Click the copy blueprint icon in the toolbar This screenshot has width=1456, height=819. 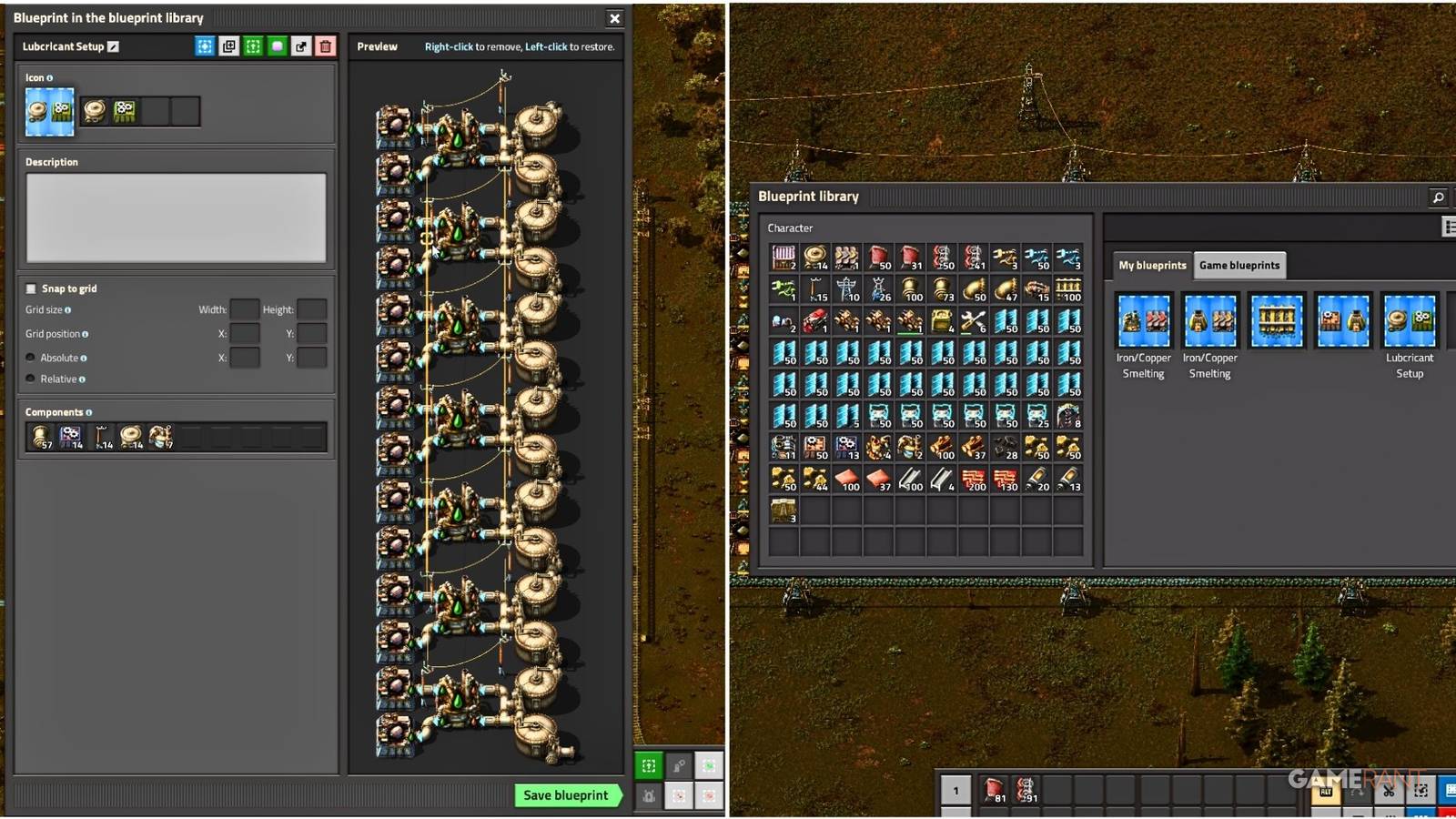[228, 45]
